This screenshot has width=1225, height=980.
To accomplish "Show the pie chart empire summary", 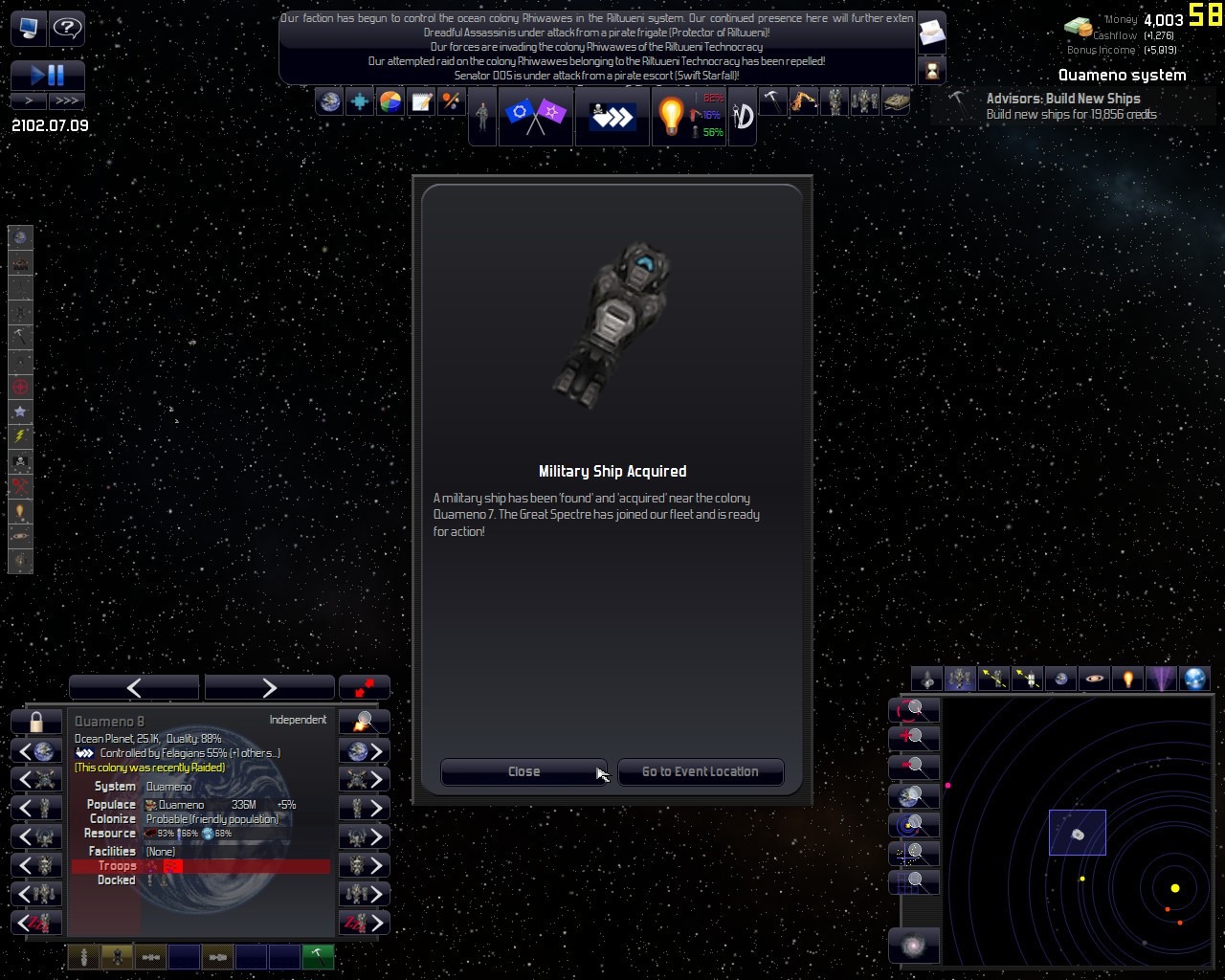I will (x=390, y=101).
